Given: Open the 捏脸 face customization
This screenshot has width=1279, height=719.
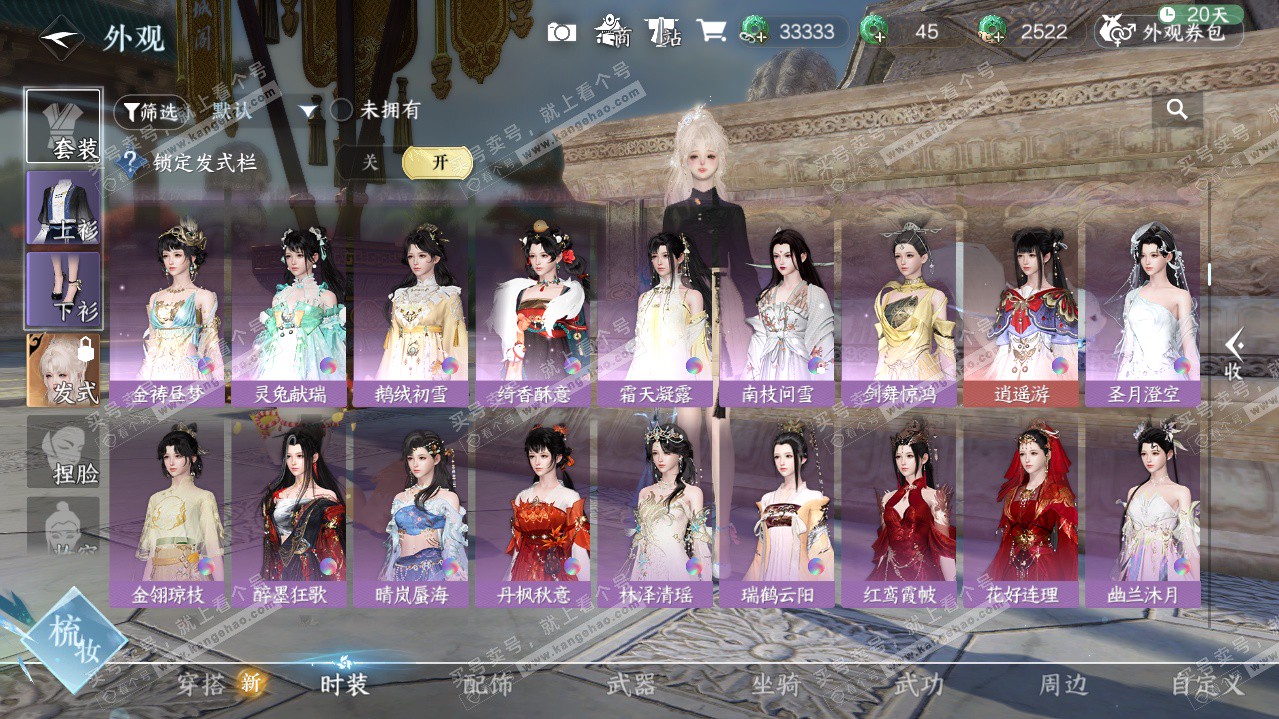Looking at the screenshot, I should tap(64, 452).
